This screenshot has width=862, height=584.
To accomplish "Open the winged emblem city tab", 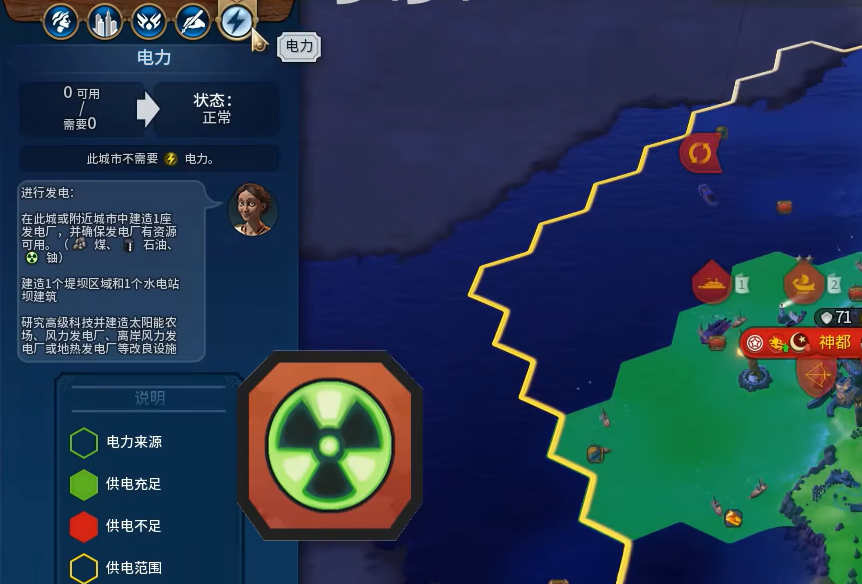I will click(x=149, y=21).
